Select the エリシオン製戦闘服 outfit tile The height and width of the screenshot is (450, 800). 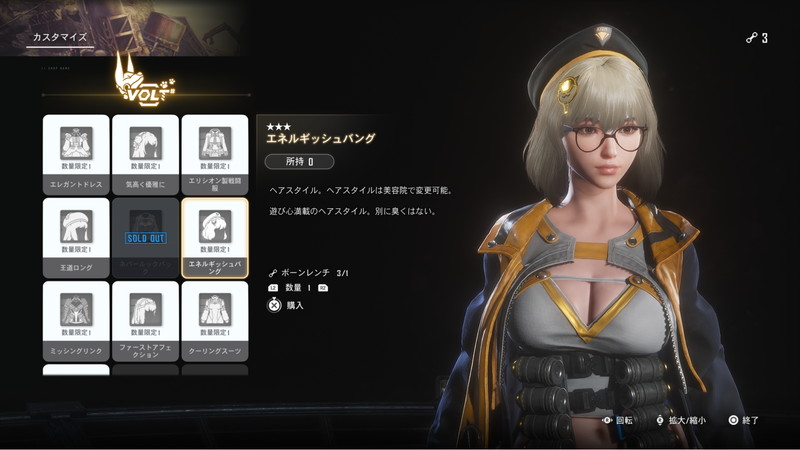[x=215, y=154]
